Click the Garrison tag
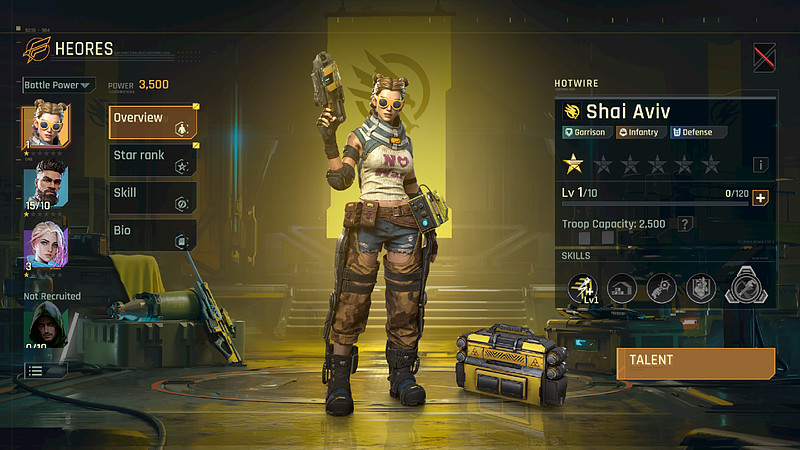800x450 pixels. 589,132
